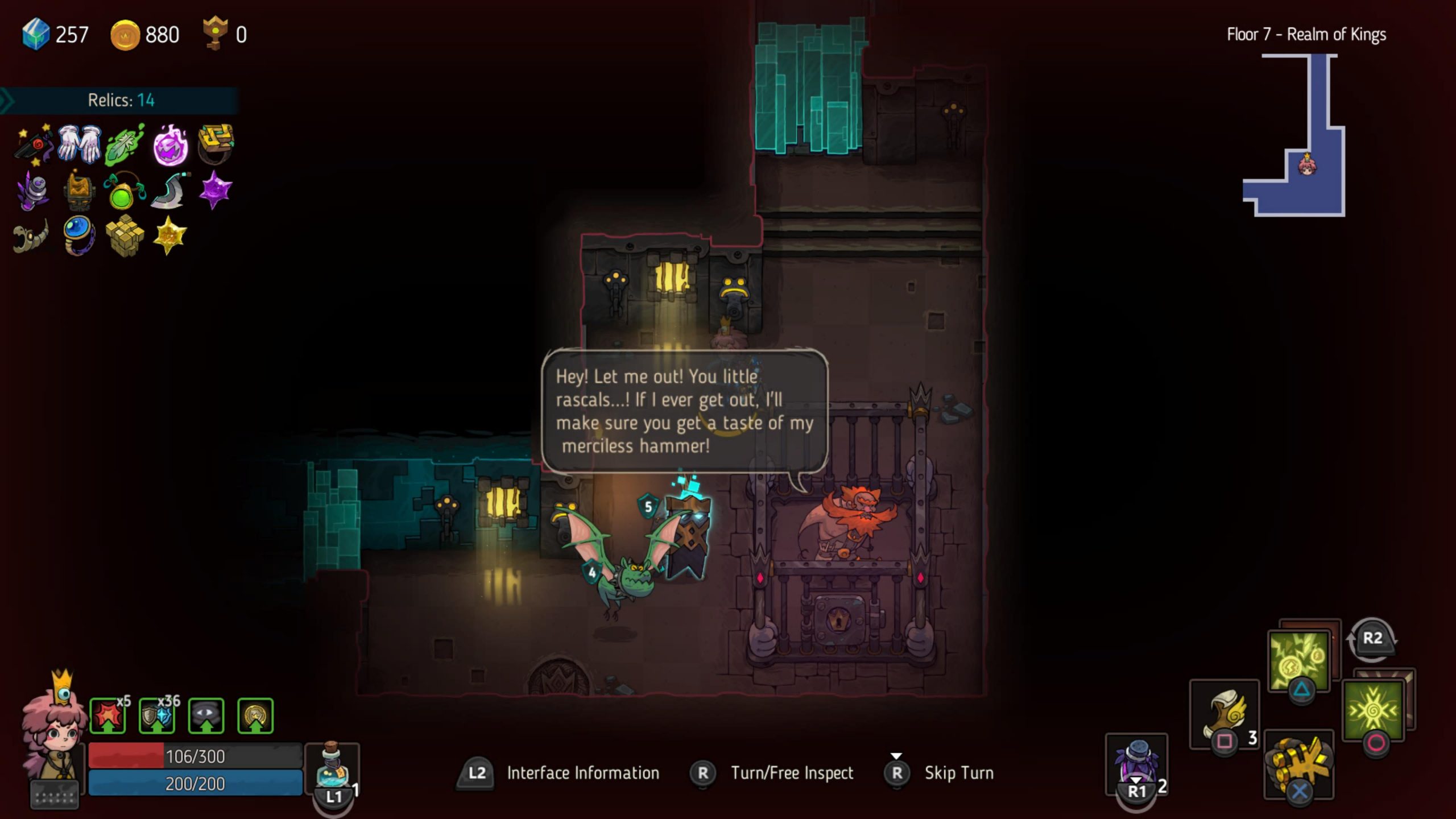Select the green orb amulet relic
This screenshot has width=1456, height=819.
pyautogui.click(x=123, y=192)
